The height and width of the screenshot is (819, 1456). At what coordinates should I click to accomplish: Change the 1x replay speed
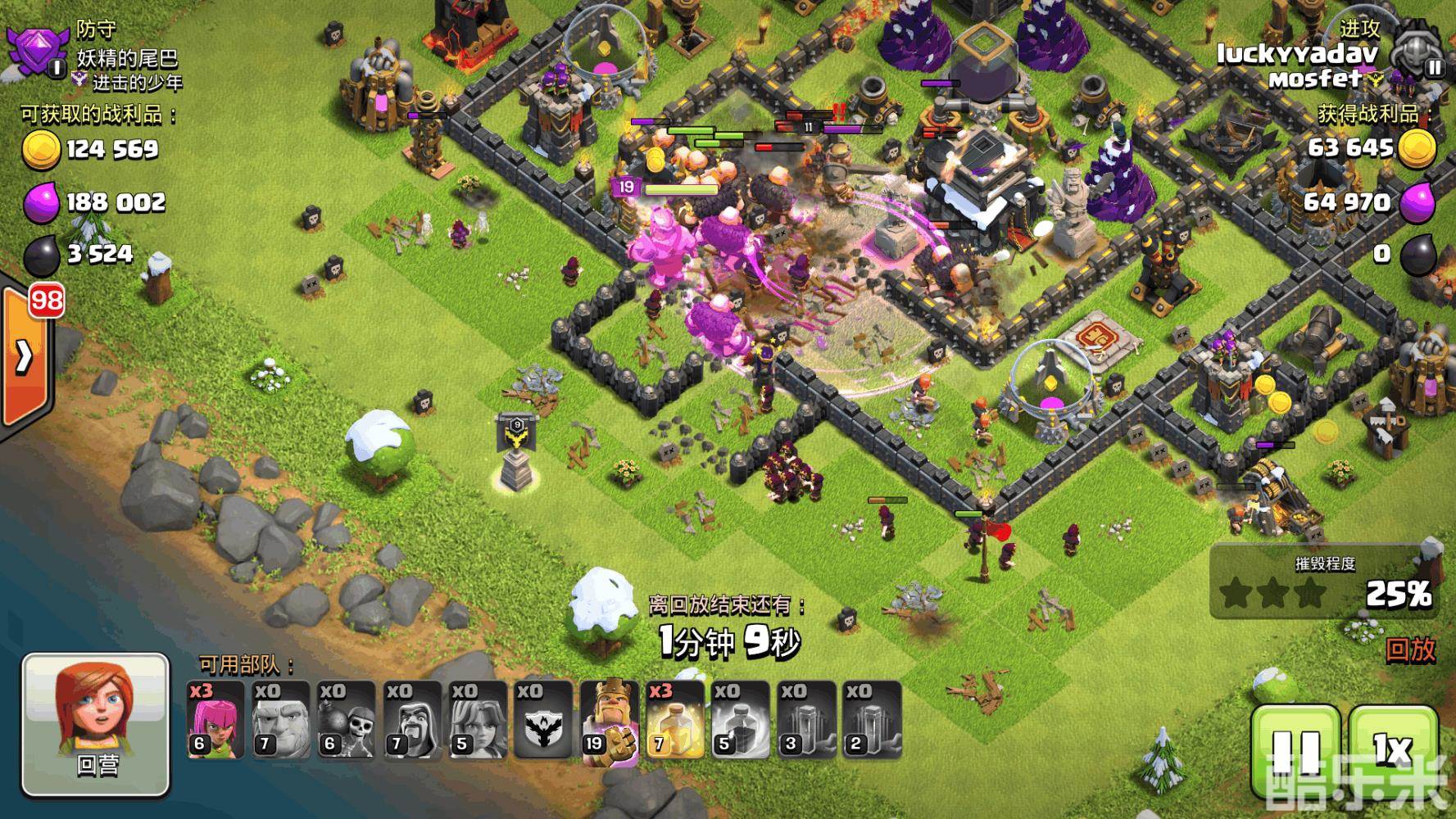tap(1392, 749)
